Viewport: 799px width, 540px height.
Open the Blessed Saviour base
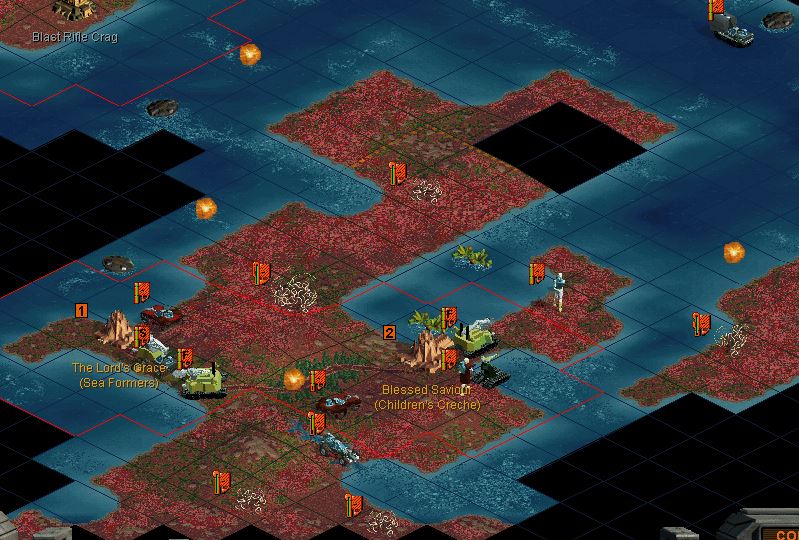click(x=428, y=350)
